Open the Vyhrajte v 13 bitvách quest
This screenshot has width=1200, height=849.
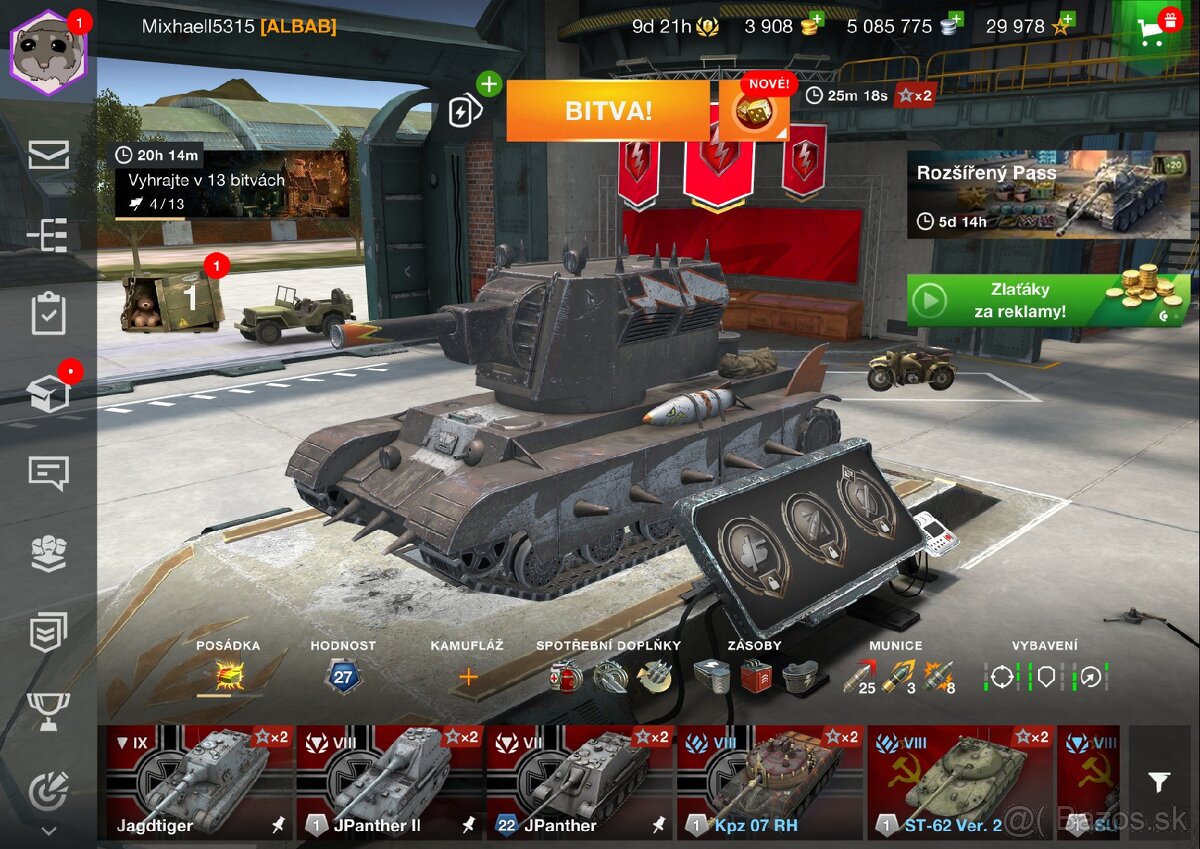[x=231, y=184]
